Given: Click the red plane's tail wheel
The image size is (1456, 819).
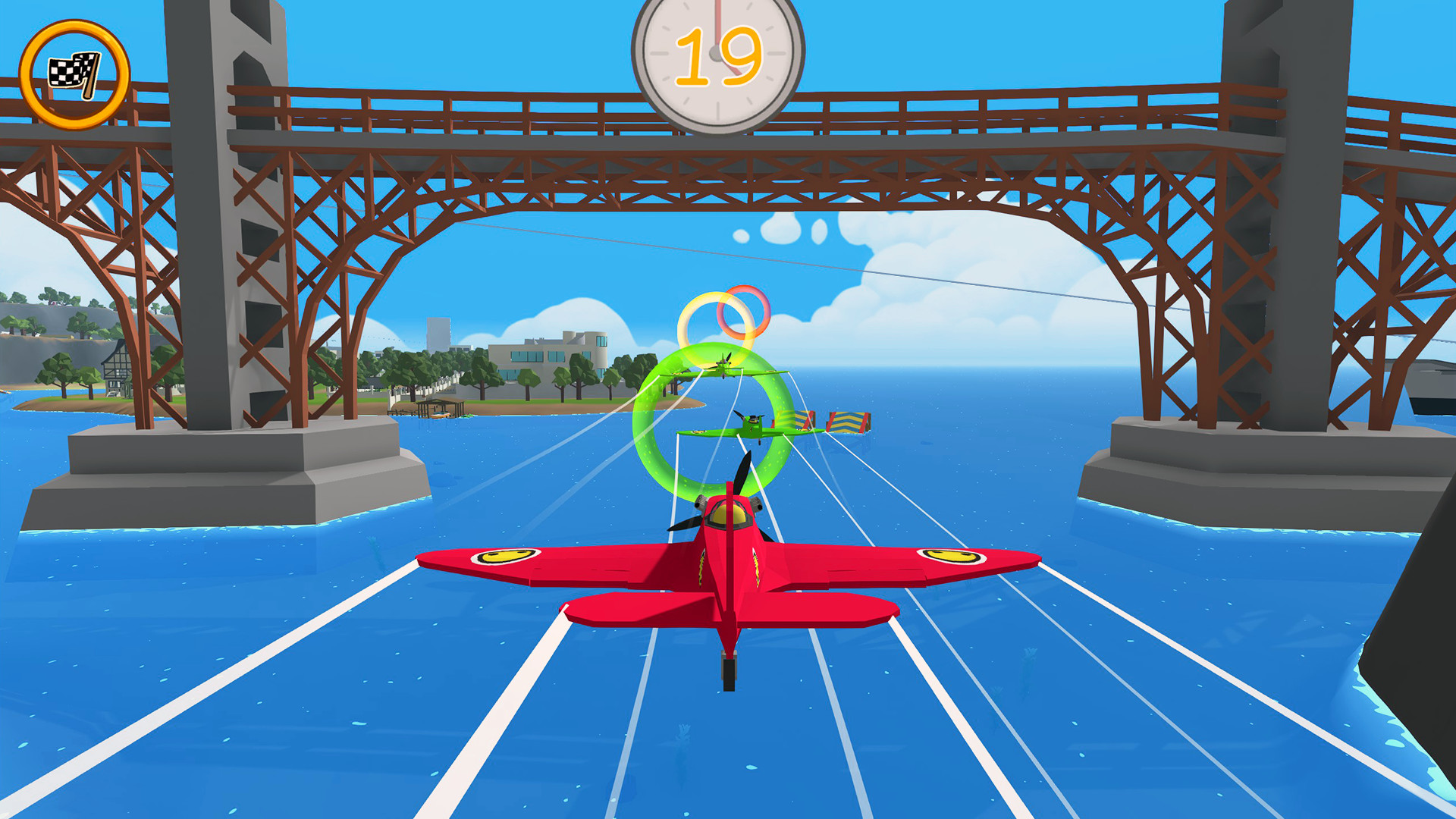Looking at the screenshot, I should 727,673.
